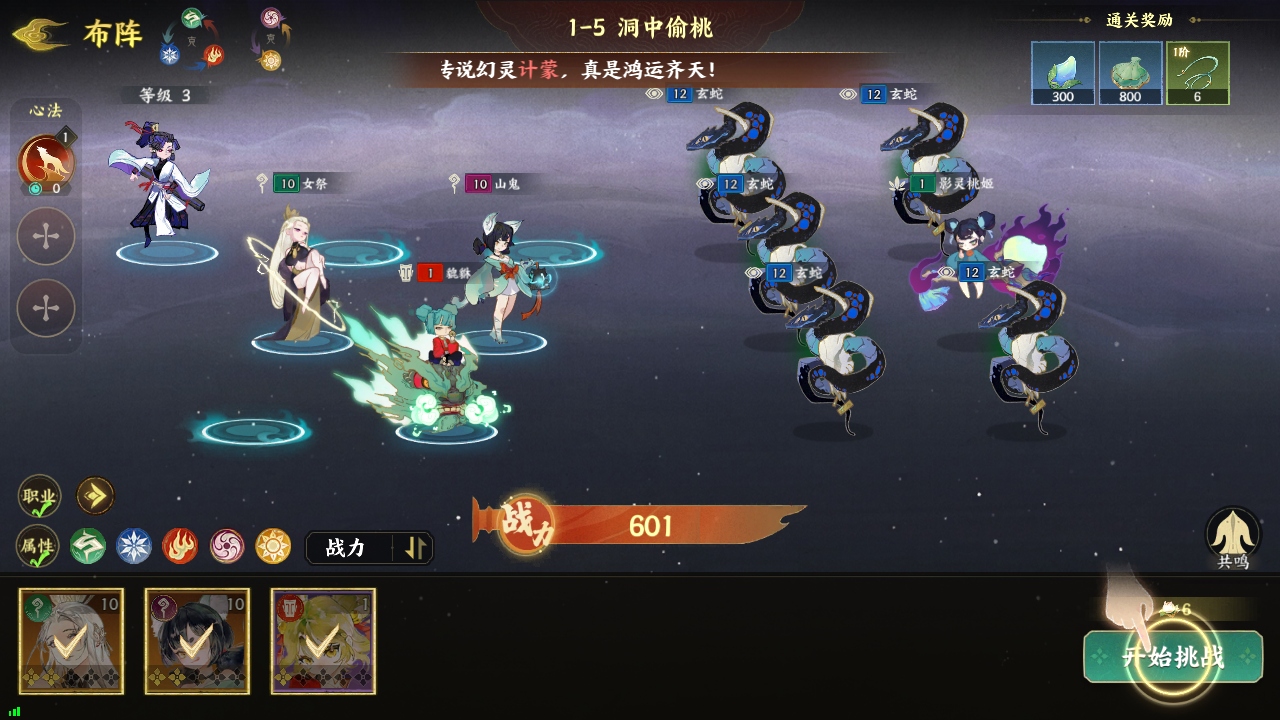Filter heroes by red fire element
The height and width of the screenshot is (720, 1280).
click(x=180, y=546)
